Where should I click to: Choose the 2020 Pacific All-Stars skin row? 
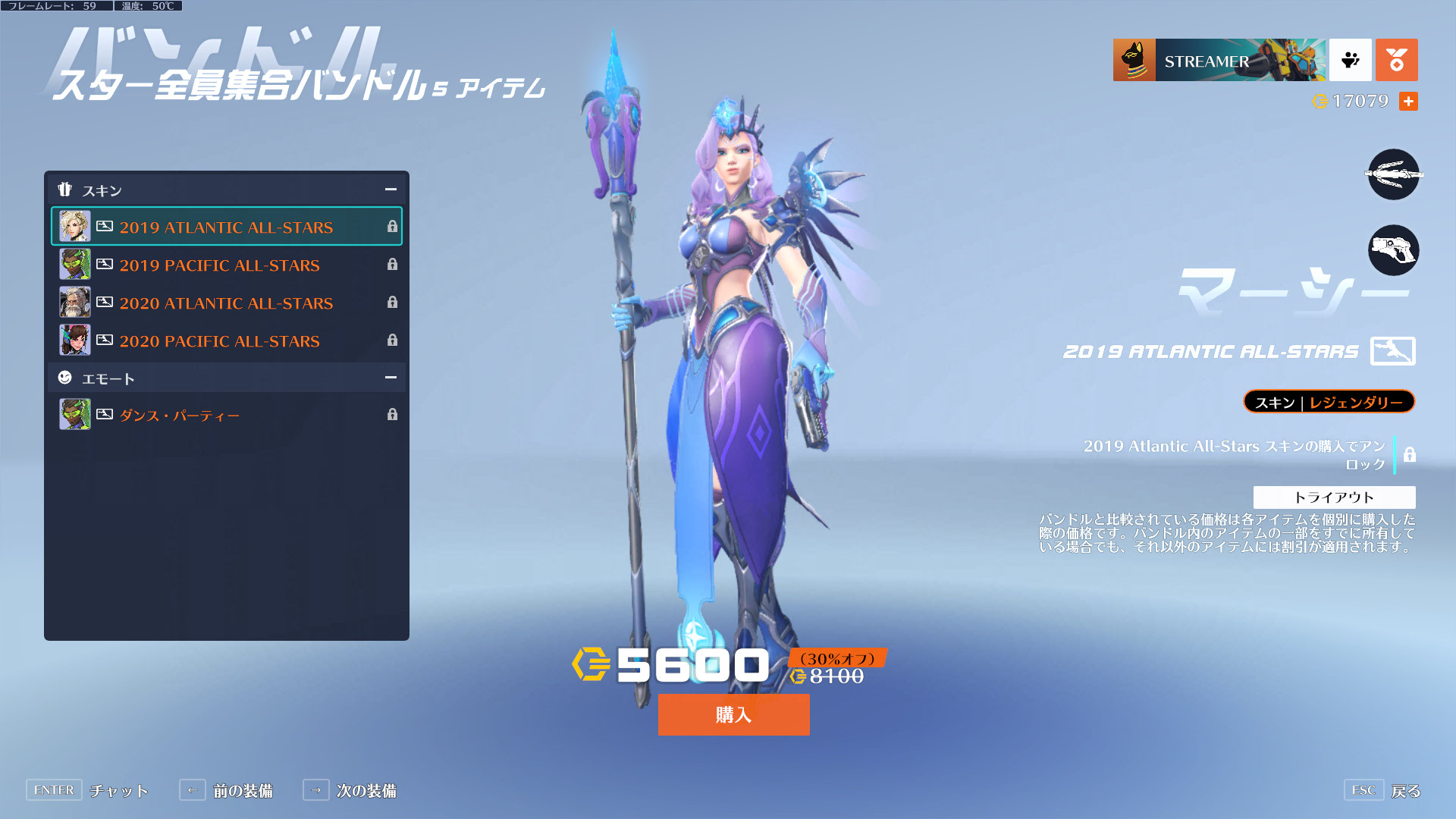[x=226, y=340]
